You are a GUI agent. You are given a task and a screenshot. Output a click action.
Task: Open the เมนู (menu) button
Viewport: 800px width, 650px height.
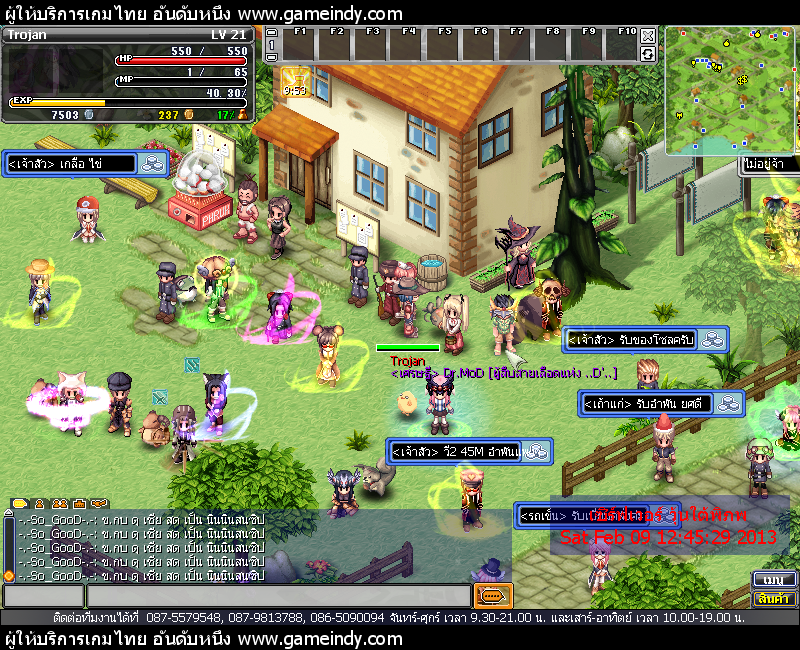pos(771,579)
